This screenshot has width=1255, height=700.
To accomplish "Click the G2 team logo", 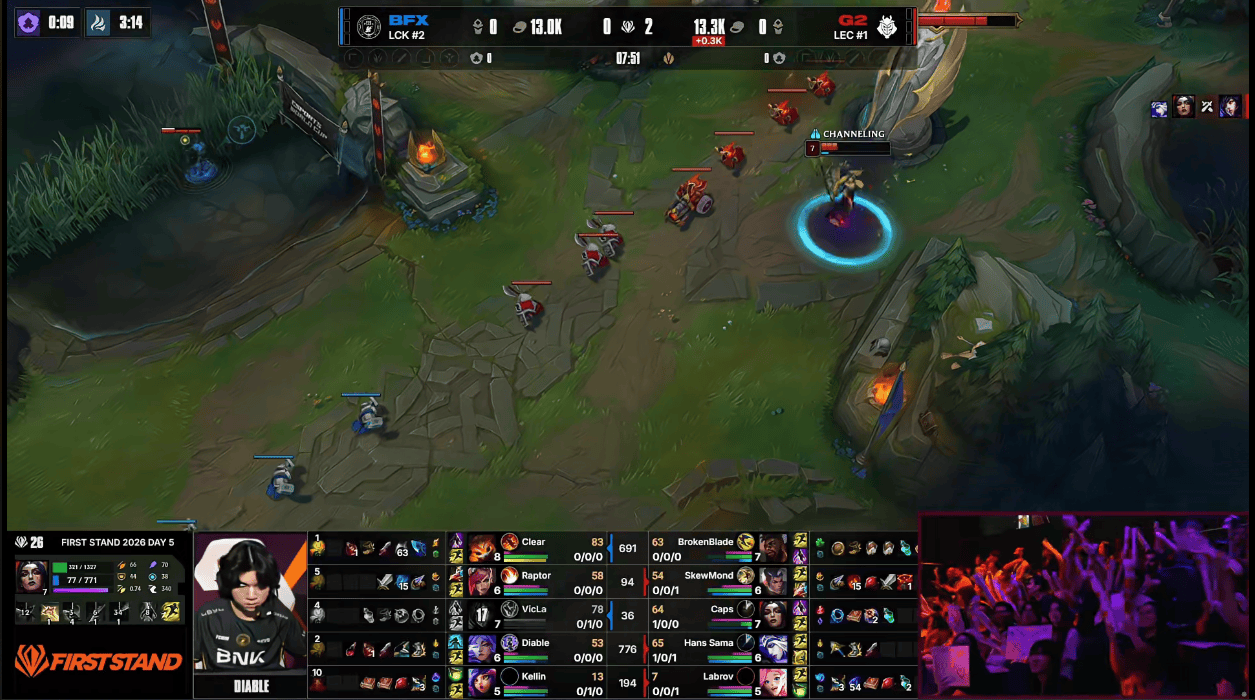I will click(x=886, y=26).
